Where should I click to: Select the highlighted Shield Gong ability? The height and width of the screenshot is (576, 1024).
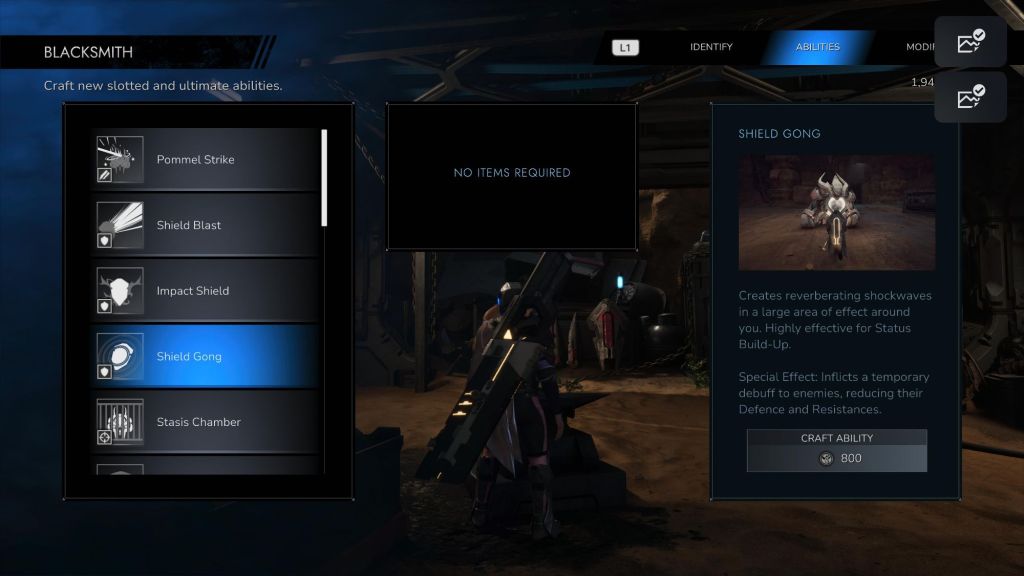pyautogui.click(x=205, y=357)
